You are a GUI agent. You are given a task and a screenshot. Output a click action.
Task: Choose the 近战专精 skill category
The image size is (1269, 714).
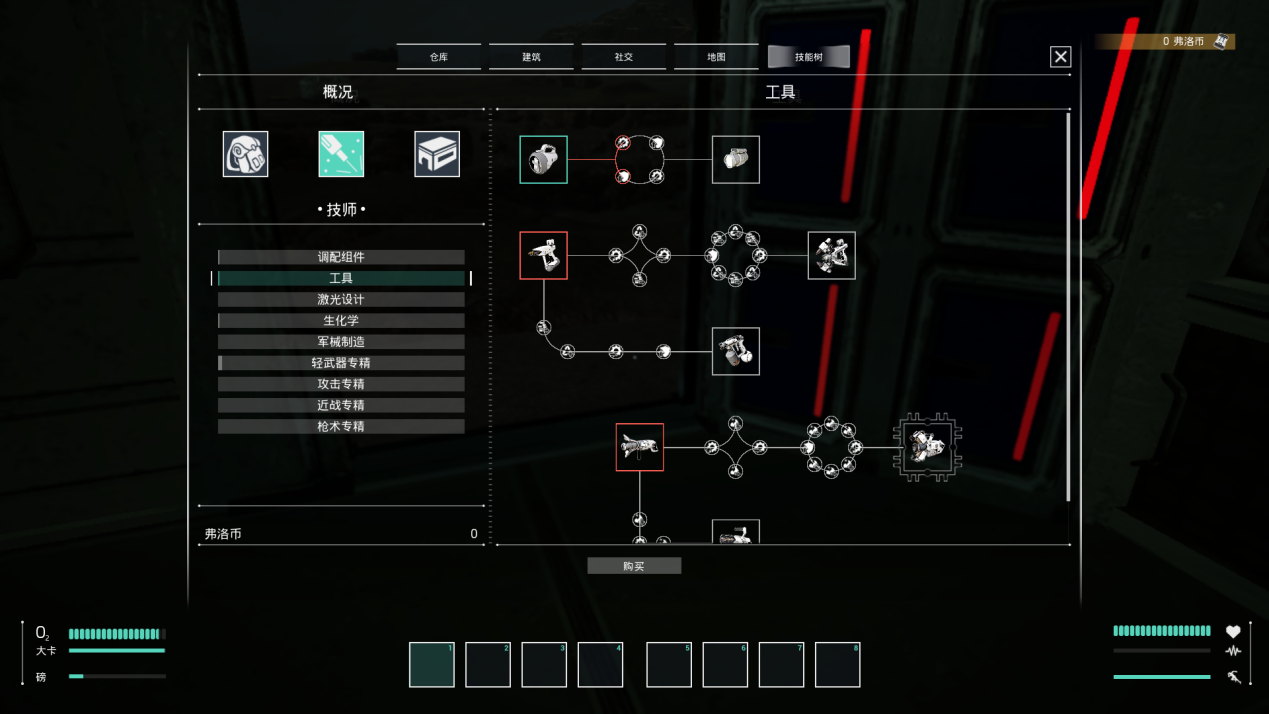341,405
